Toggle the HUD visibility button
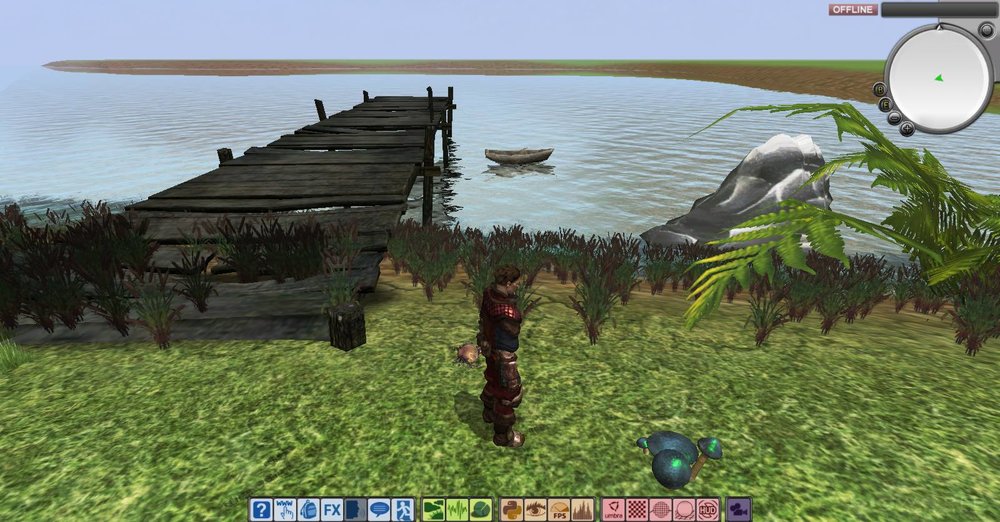Screen dimensions: 1000x522 click(708, 510)
